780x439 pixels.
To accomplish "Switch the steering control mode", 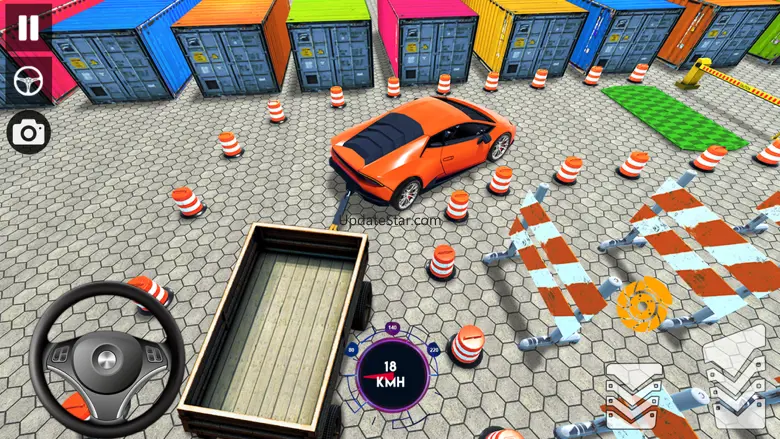I will tap(28, 81).
